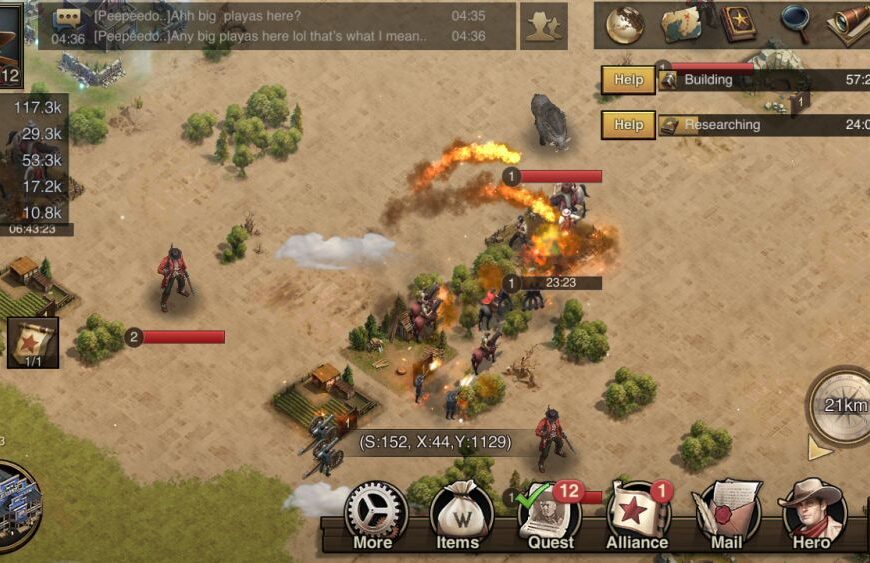Open the star book icon
The height and width of the screenshot is (563, 870).
[x=739, y=24]
